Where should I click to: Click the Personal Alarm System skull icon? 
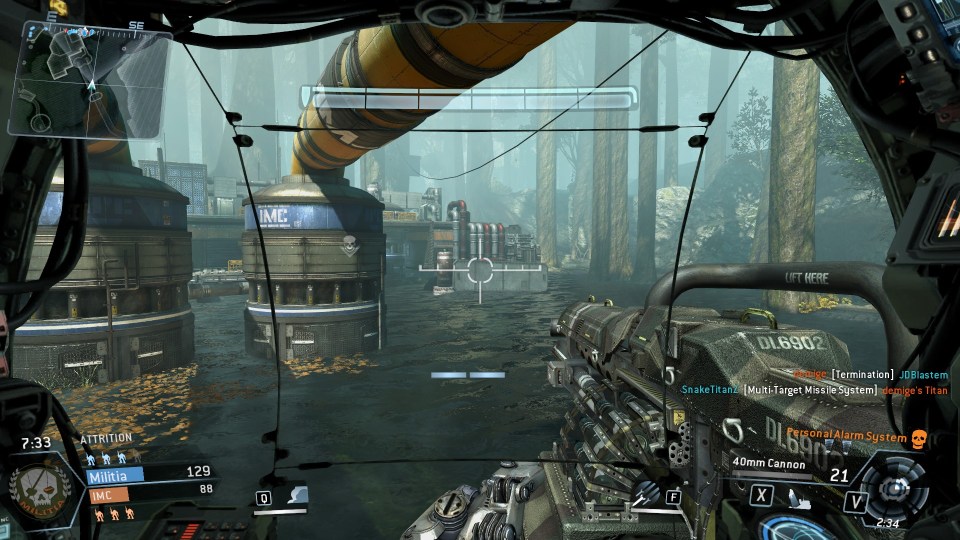click(918, 437)
